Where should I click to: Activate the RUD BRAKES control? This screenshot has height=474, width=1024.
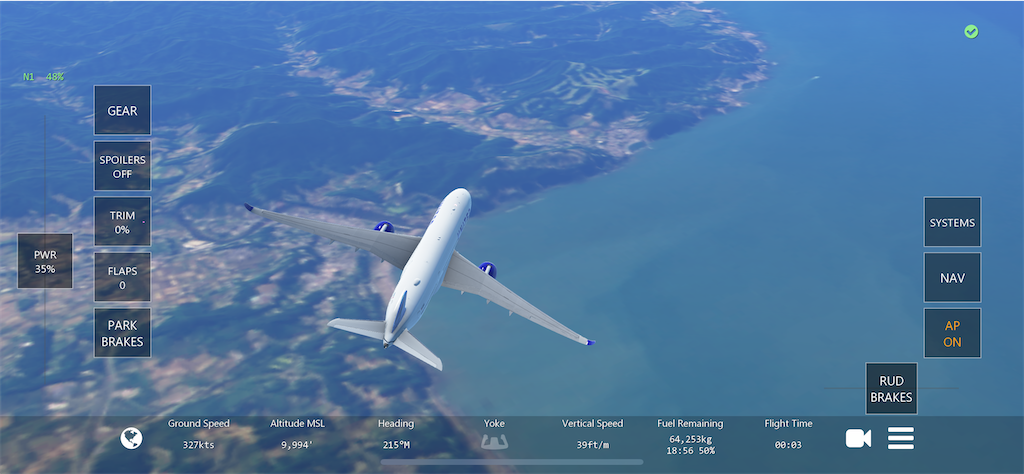[x=890, y=389]
